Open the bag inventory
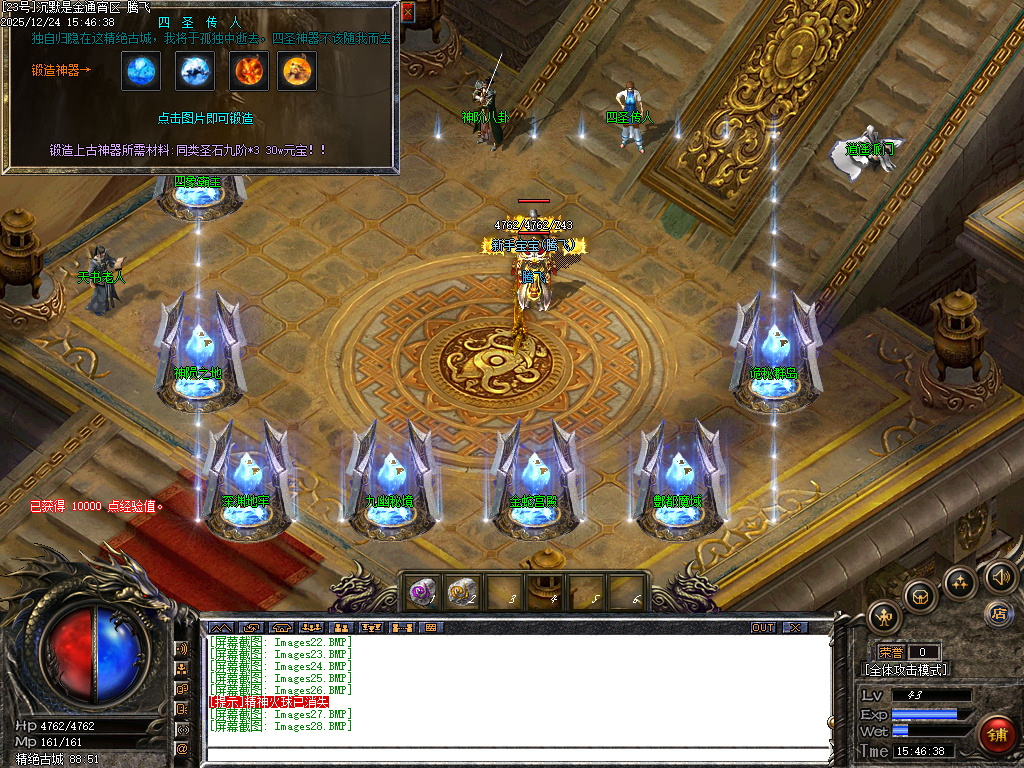This screenshot has width=1024, height=768. 920,597
